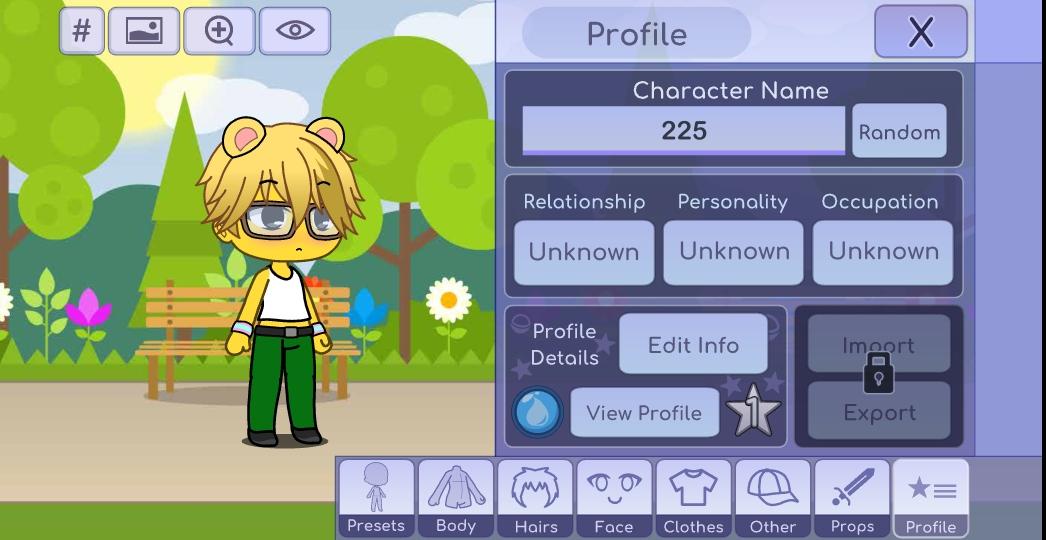Tap the silver star rank icon
The height and width of the screenshot is (540, 1046).
[752, 412]
